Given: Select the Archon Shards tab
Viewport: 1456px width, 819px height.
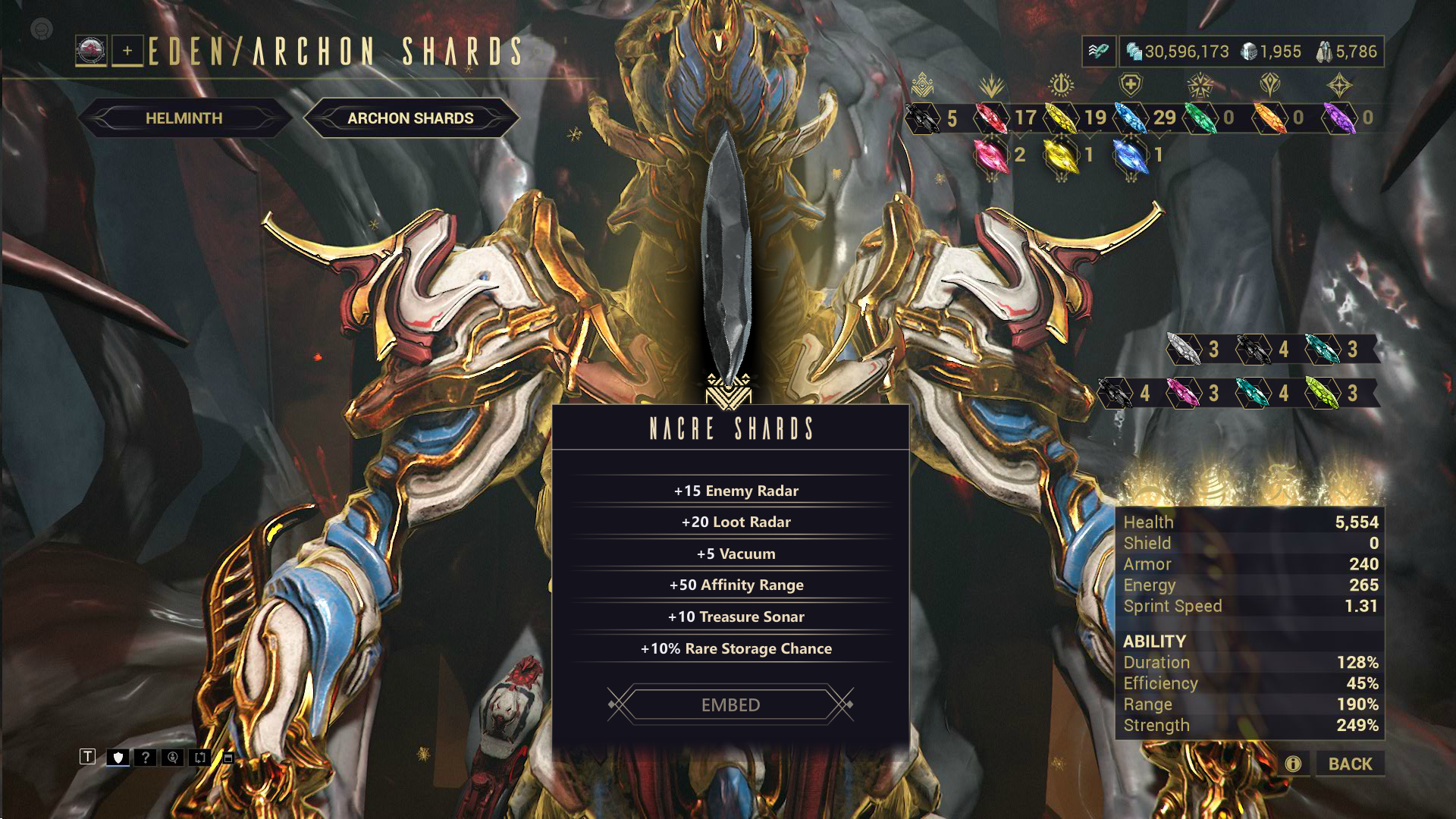Looking at the screenshot, I should (x=410, y=118).
